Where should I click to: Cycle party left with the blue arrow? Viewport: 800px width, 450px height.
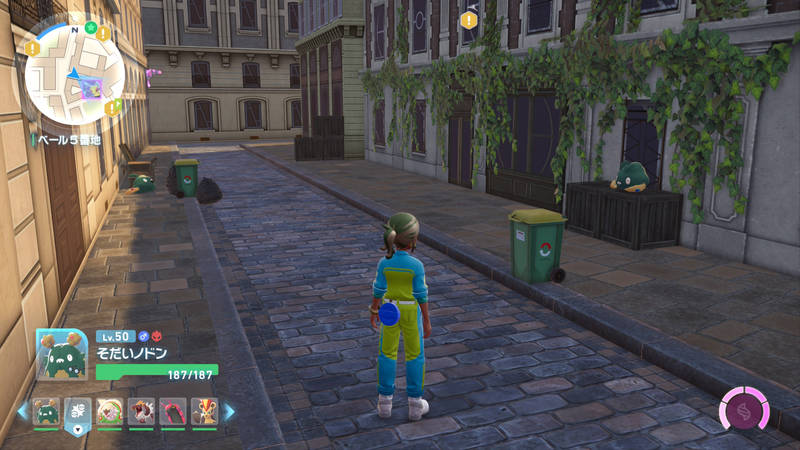point(22,411)
